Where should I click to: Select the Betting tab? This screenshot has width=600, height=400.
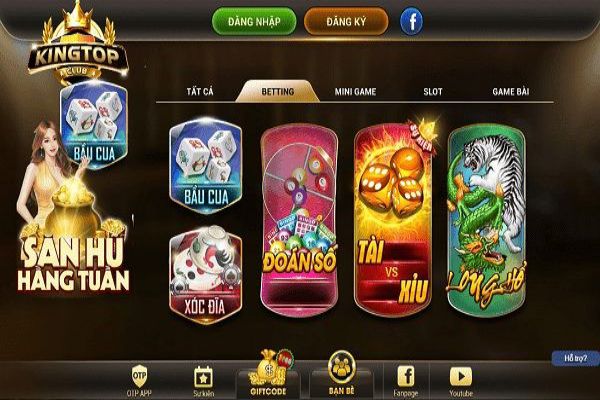(277, 91)
